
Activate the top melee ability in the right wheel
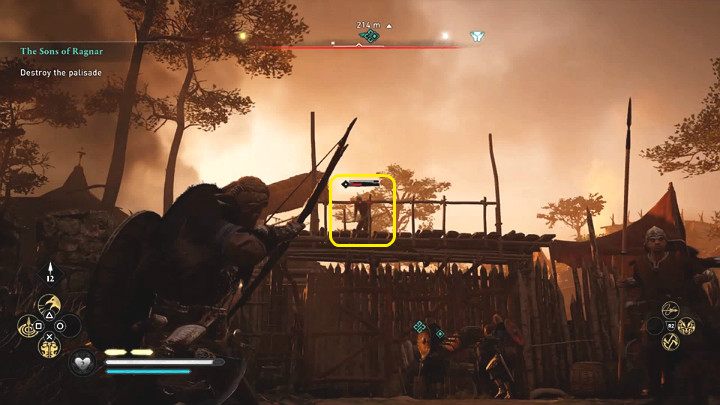671,308
